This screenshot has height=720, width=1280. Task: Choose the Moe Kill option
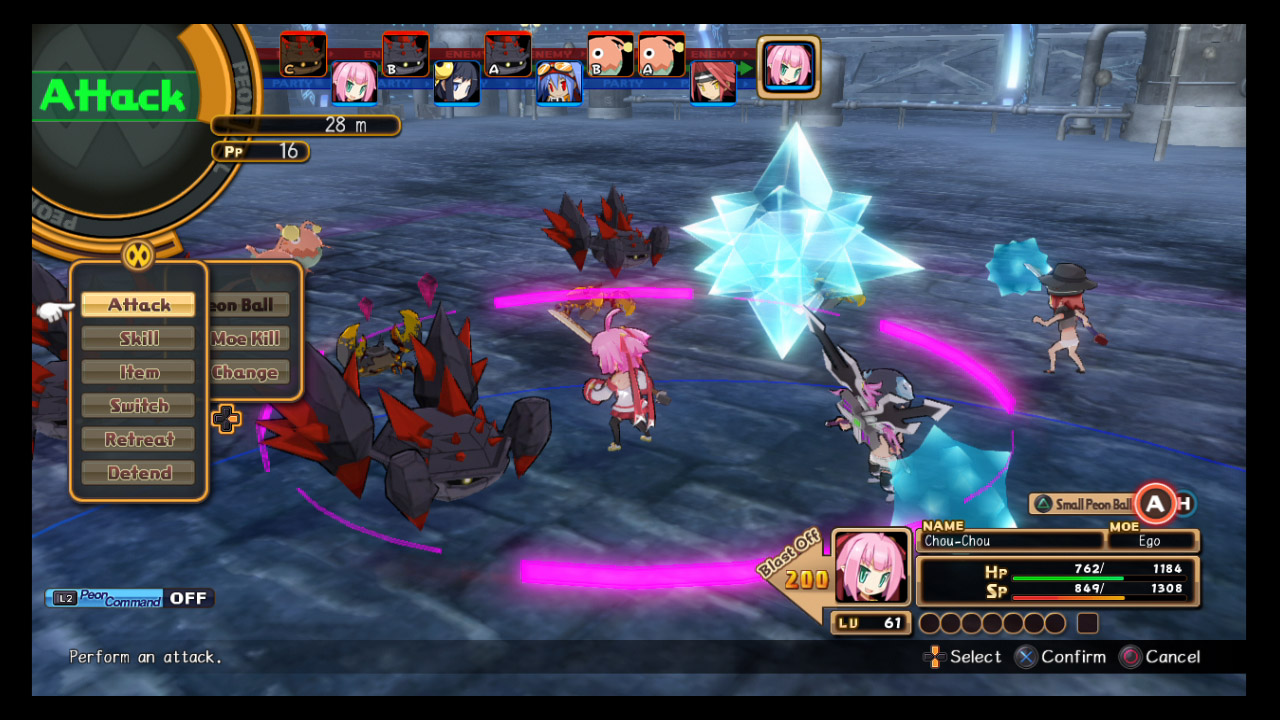(x=247, y=339)
